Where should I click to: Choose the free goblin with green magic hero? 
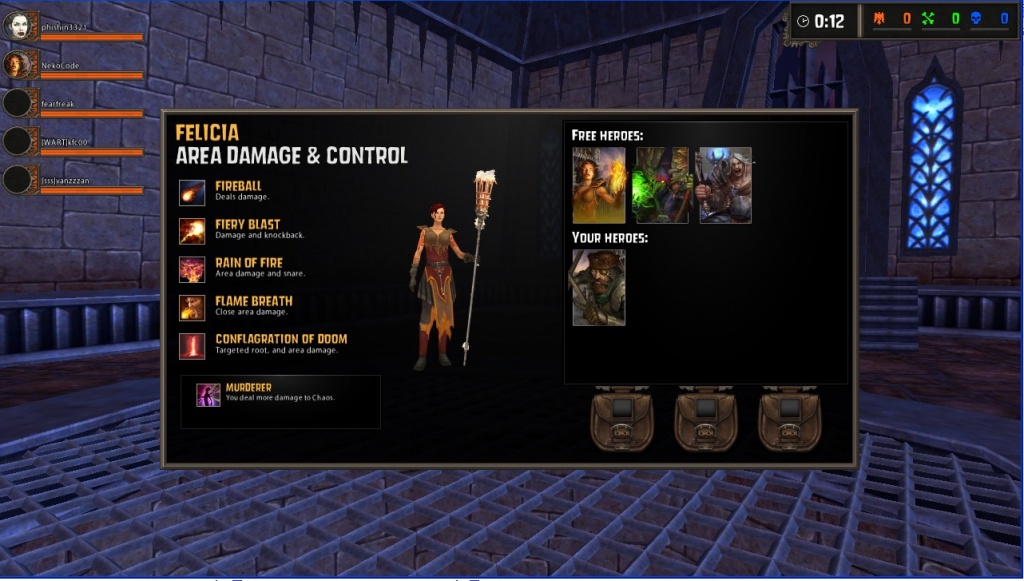(x=662, y=185)
